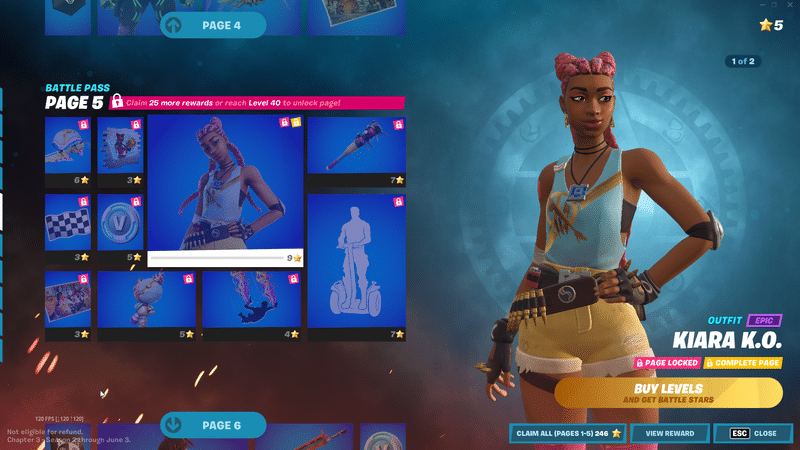Go up to Page 4
Image resolution: width=800 pixels, height=450 pixels.
[213, 25]
